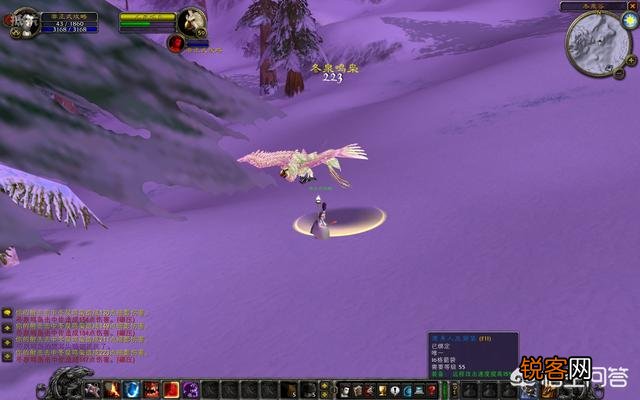Click the red target-of-target portrait
The width and height of the screenshot is (640, 400).
coord(176,43)
